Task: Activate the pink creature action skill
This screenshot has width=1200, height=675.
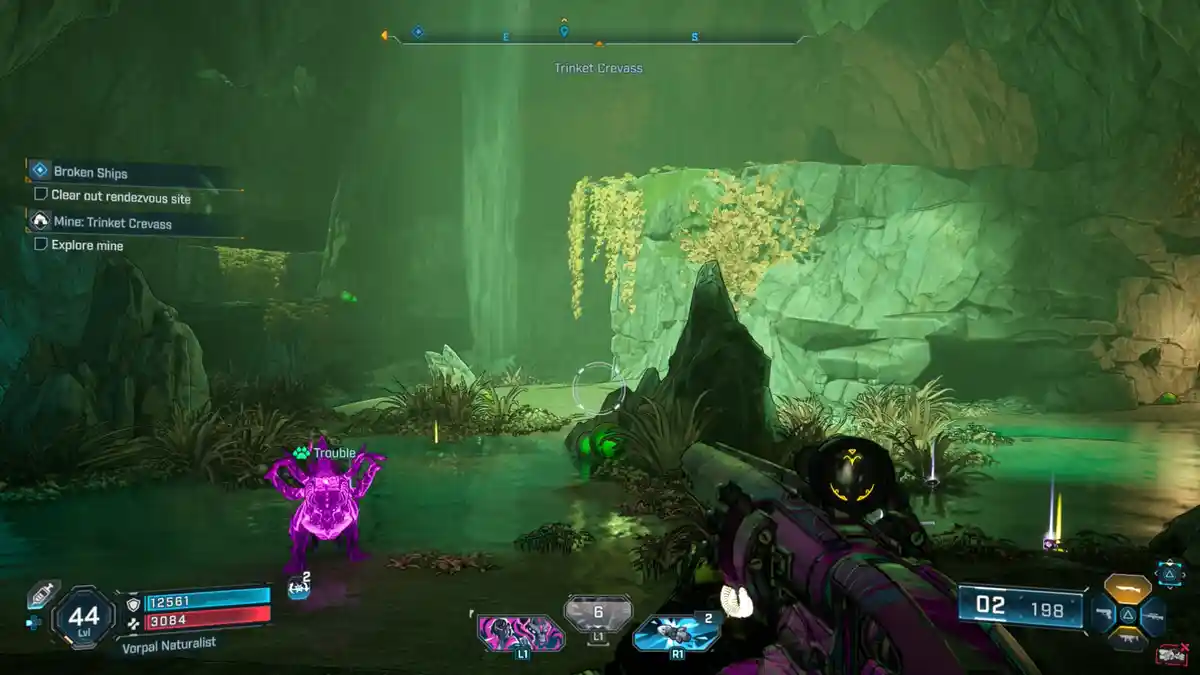Action: coord(520,632)
